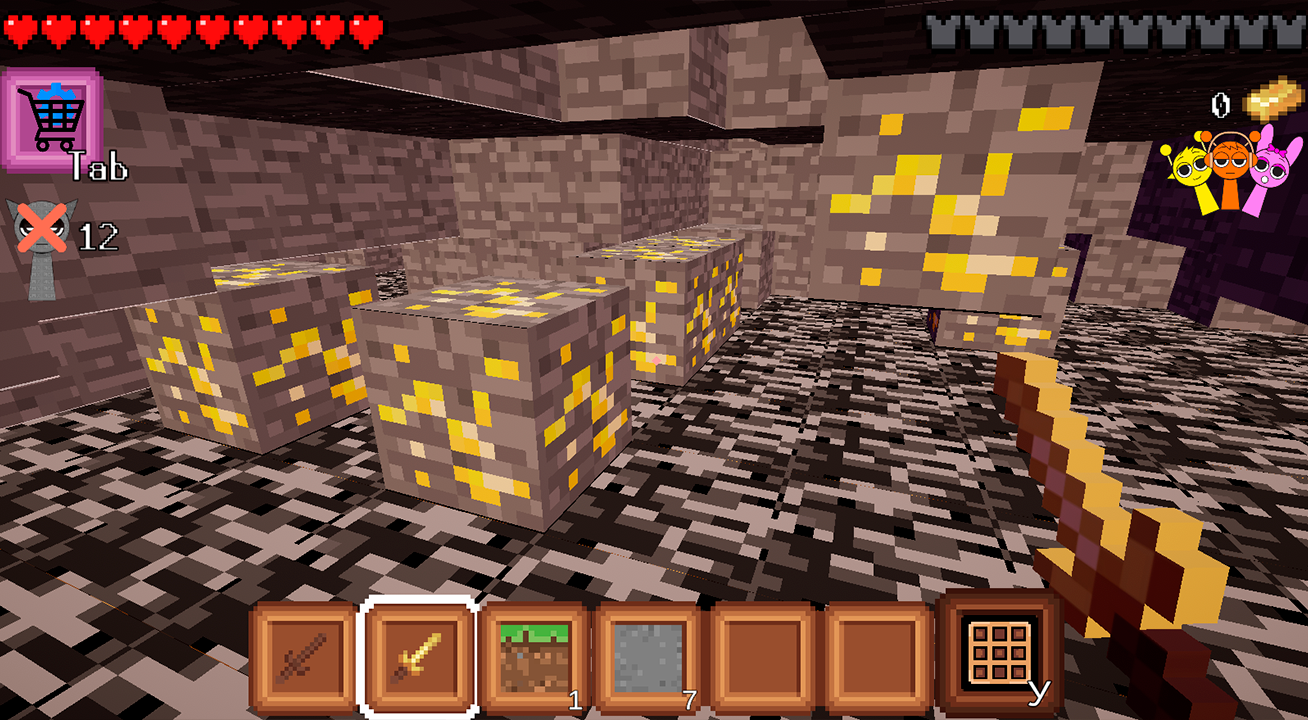Click the coin counter showing 0
Screen dimensions: 1308x720
coord(1222,103)
